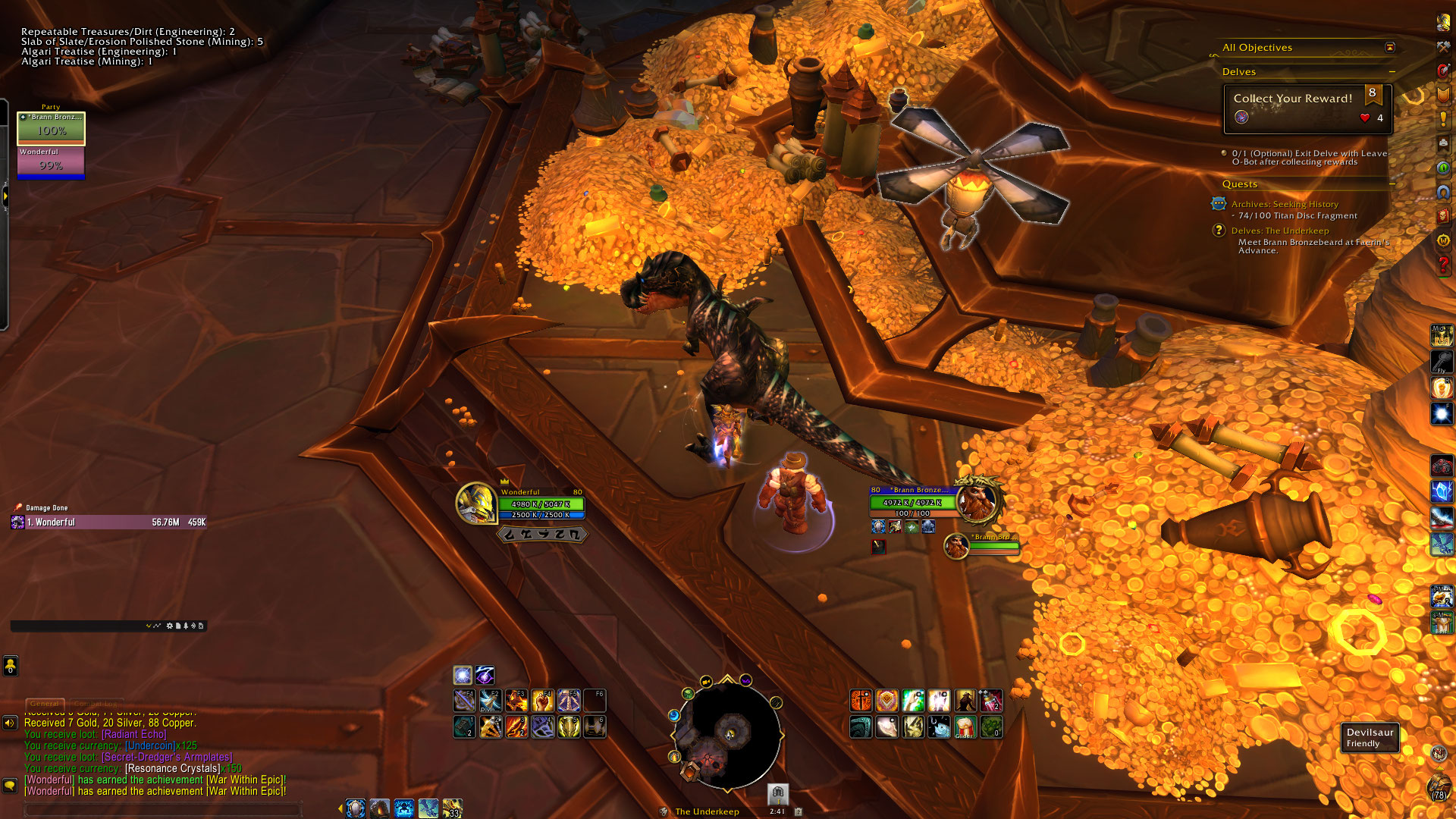Screen dimensions: 1456x819
Task: Select the Wonderful party frame
Action: (x=51, y=162)
